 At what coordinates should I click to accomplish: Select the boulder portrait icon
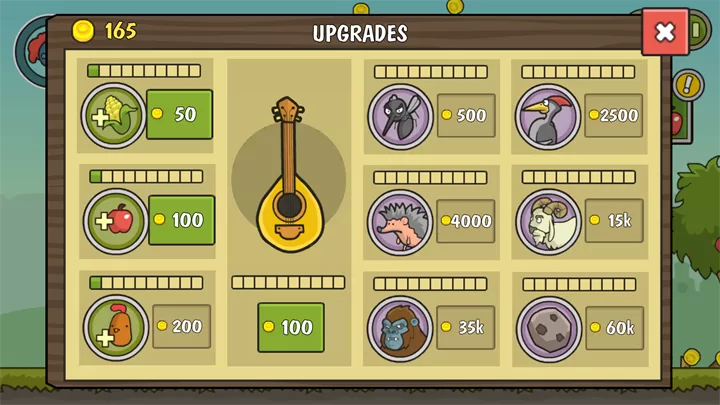[x=548, y=328]
